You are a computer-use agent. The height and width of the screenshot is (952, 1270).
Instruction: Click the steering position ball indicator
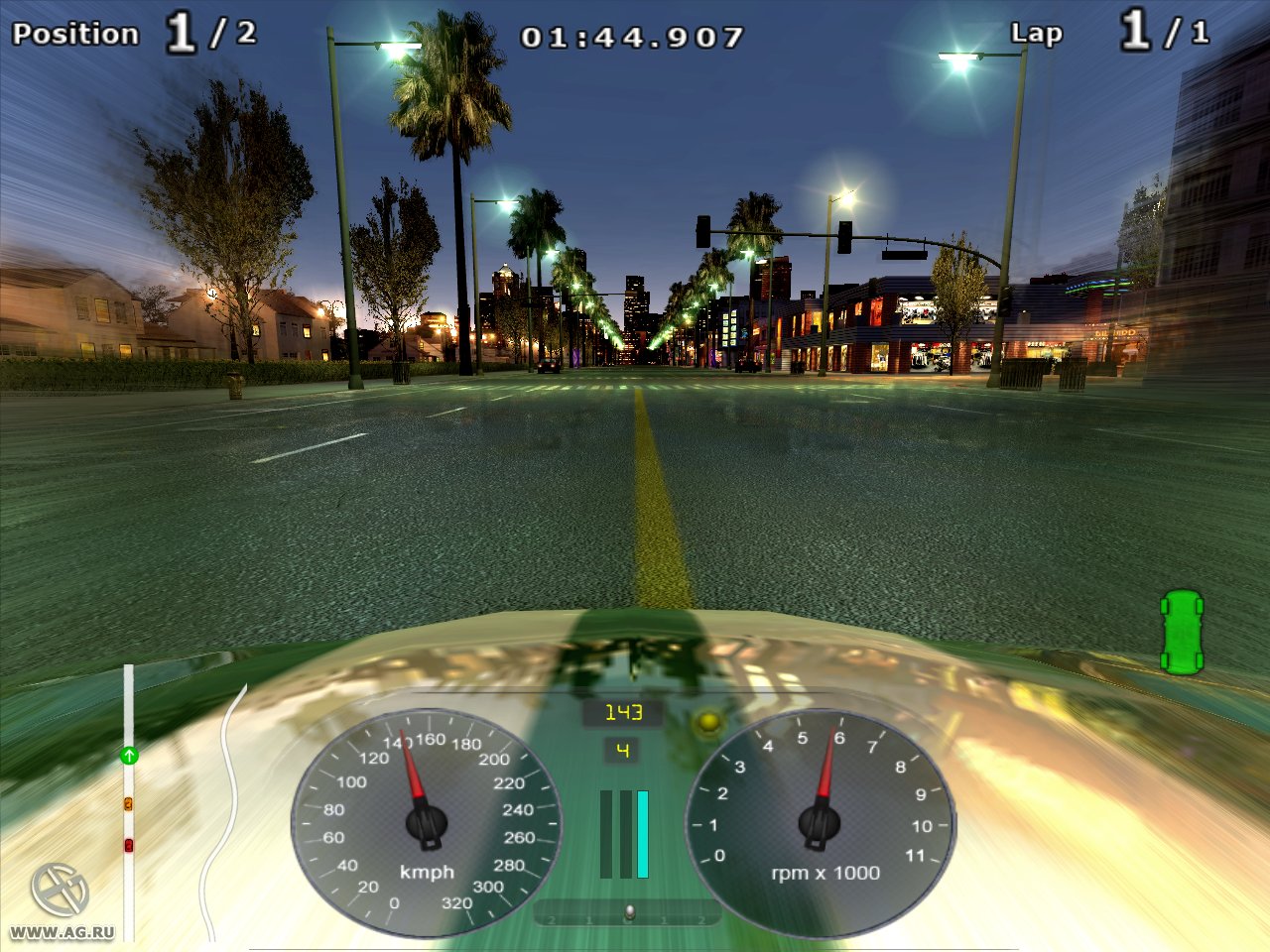click(629, 909)
